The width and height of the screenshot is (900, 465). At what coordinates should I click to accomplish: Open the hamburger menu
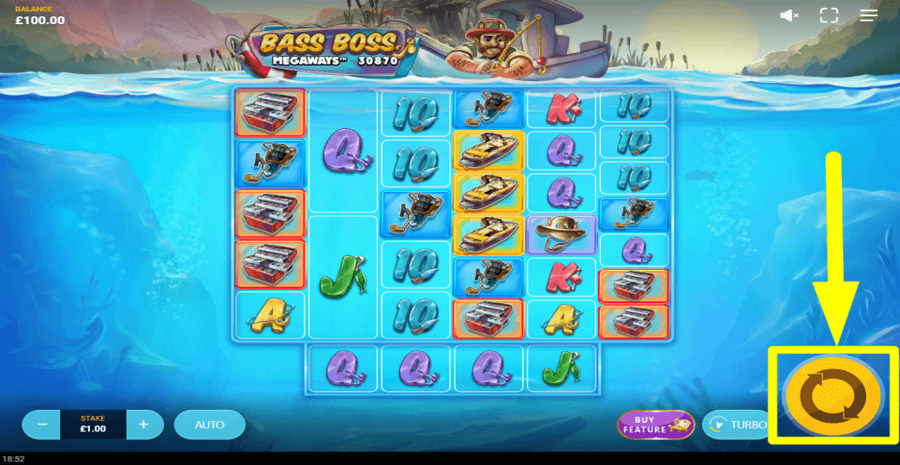867,15
